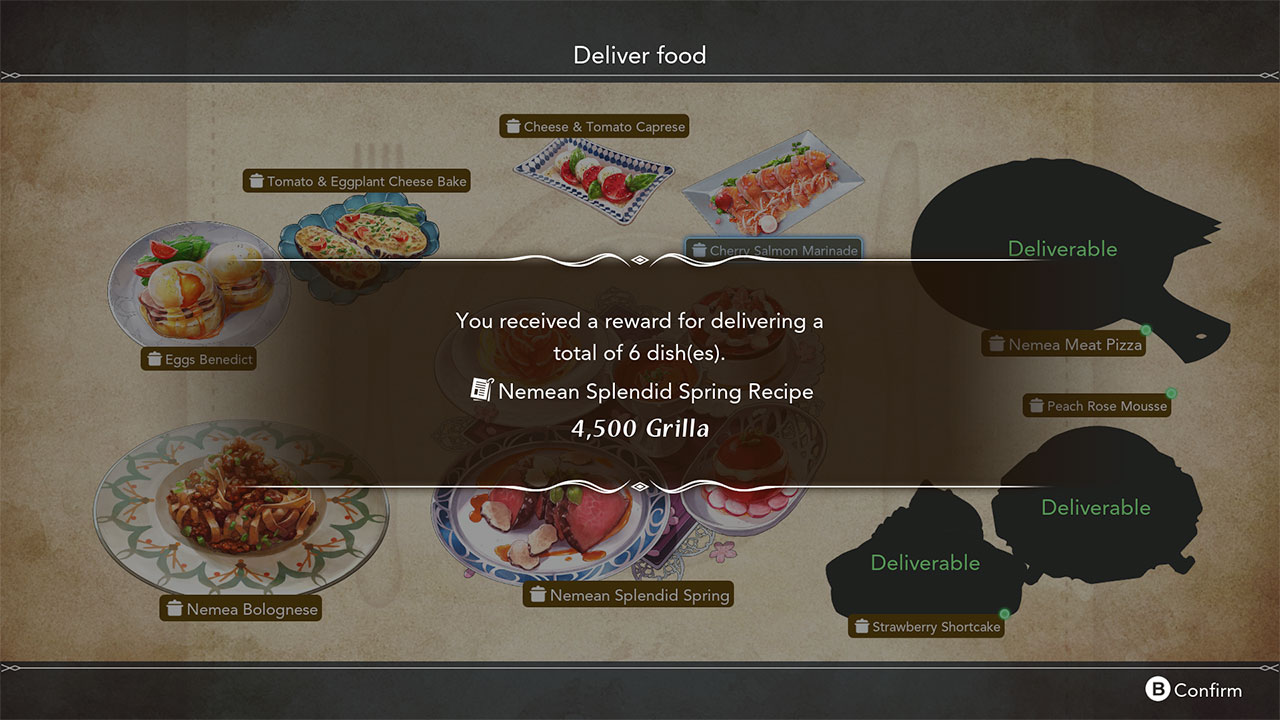Confirm the reward popup

(x=1194, y=690)
